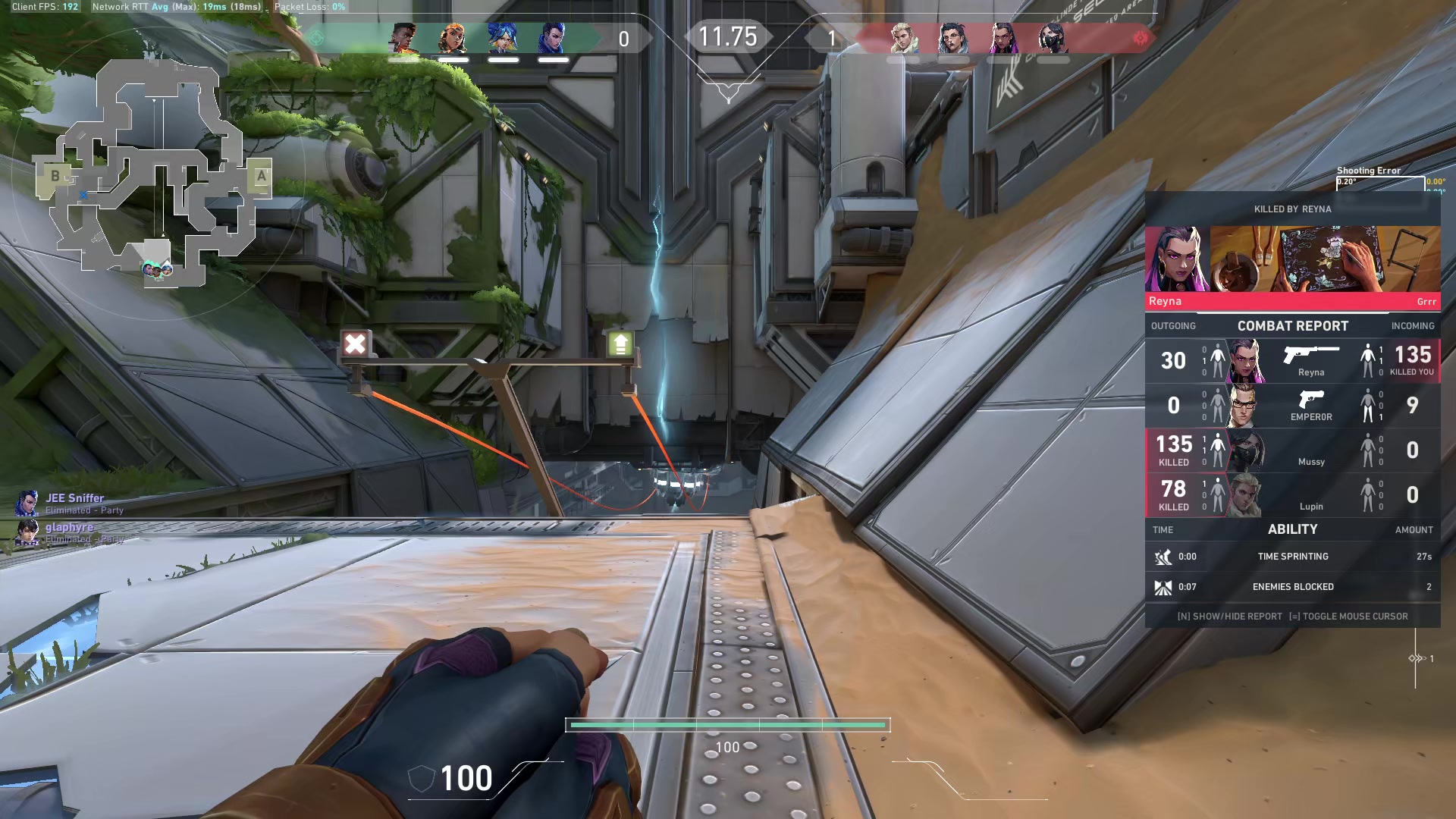Screen dimensions: 1456x819
Task: Select the Lupin row in the combat report
Action: point(1292,495)
